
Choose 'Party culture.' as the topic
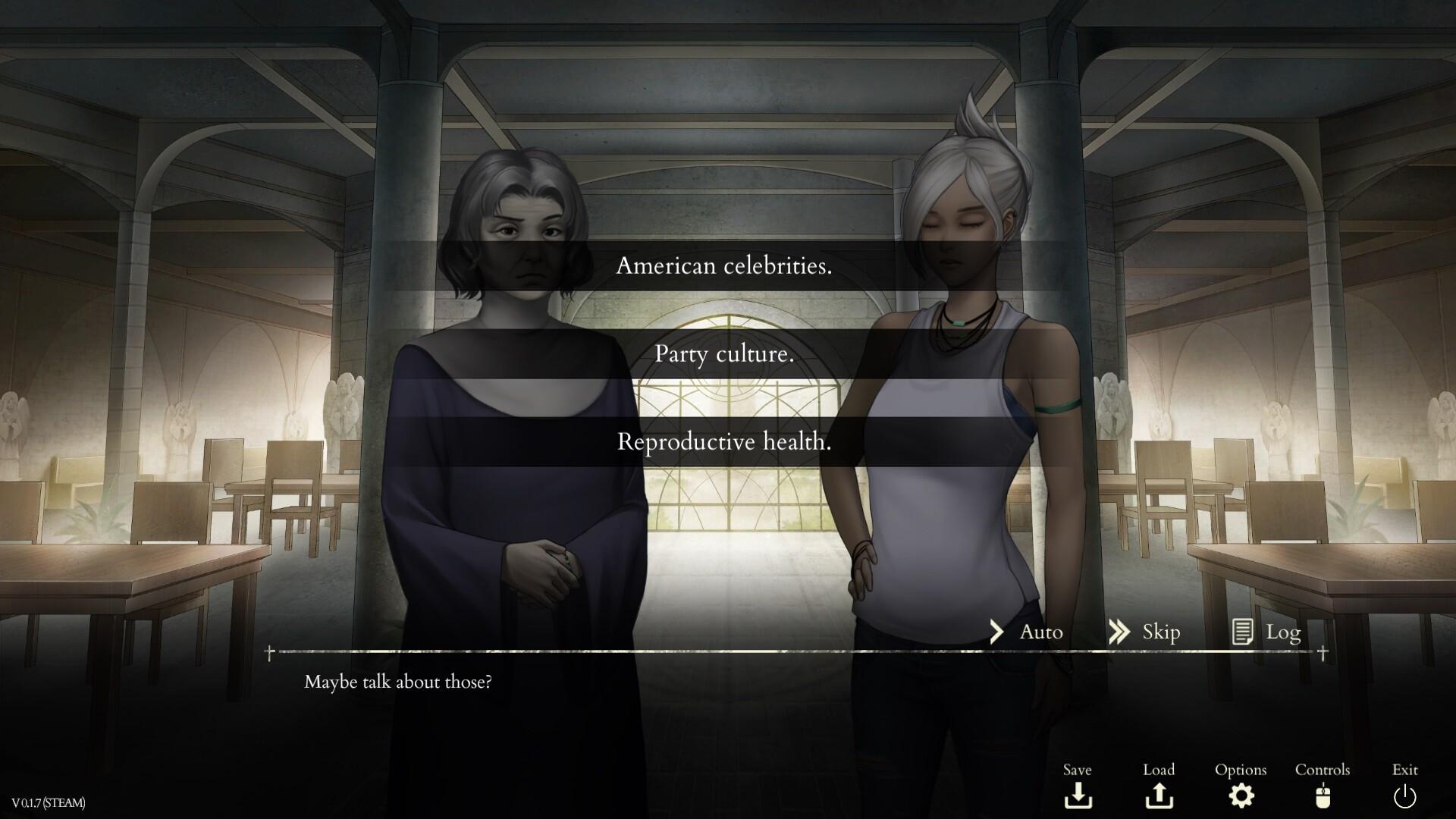(725, 355)
